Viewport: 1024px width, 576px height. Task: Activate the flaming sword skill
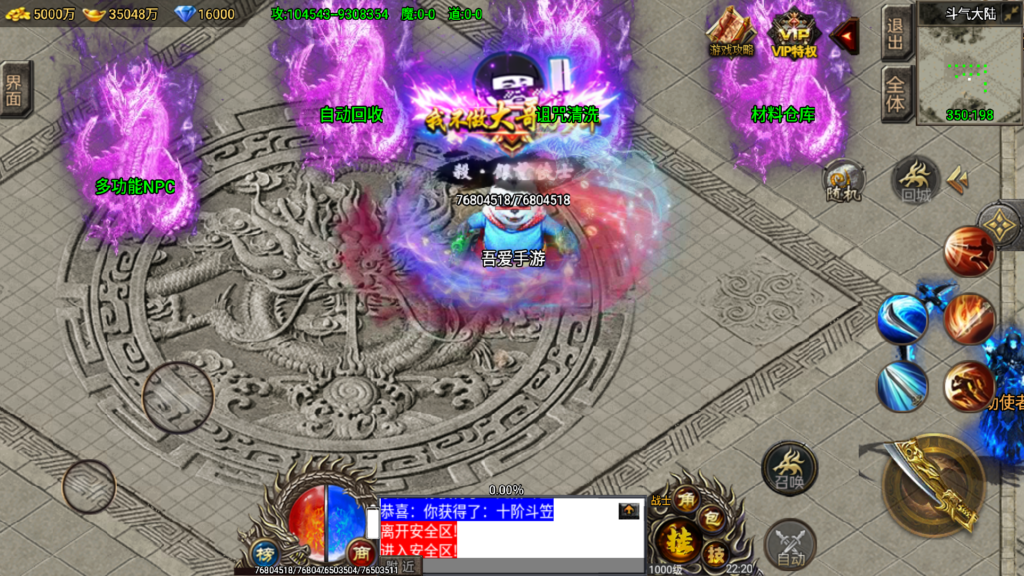[969, 319]
